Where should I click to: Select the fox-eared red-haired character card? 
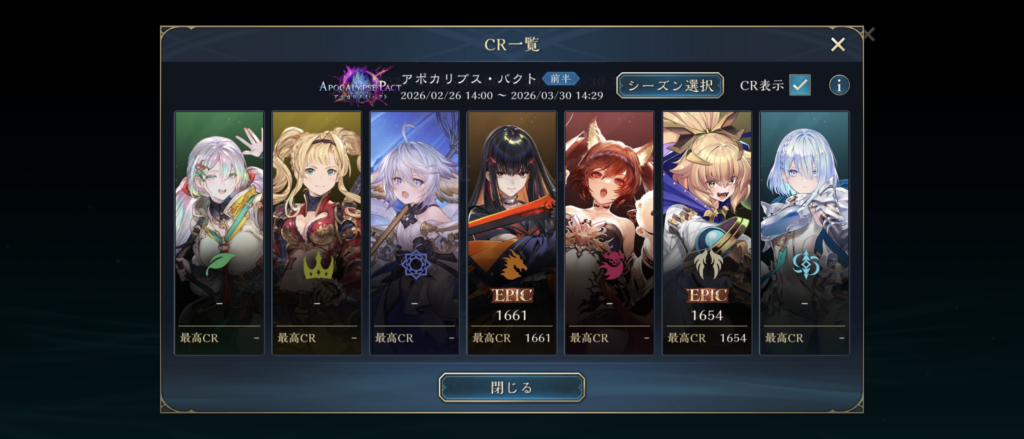[609, 232]
